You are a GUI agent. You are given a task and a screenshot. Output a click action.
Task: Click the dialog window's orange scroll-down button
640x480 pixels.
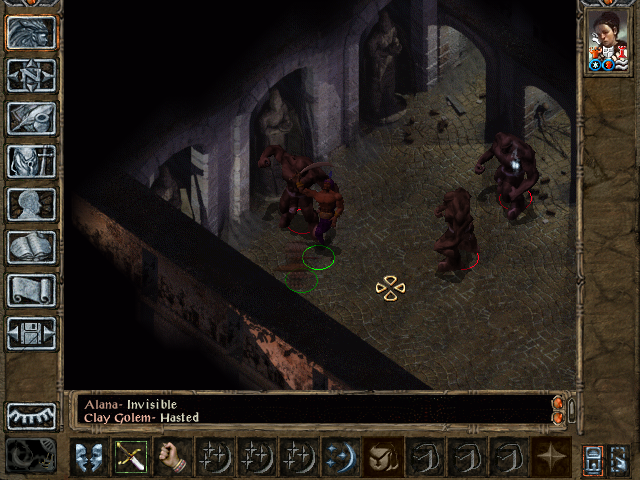558,416
